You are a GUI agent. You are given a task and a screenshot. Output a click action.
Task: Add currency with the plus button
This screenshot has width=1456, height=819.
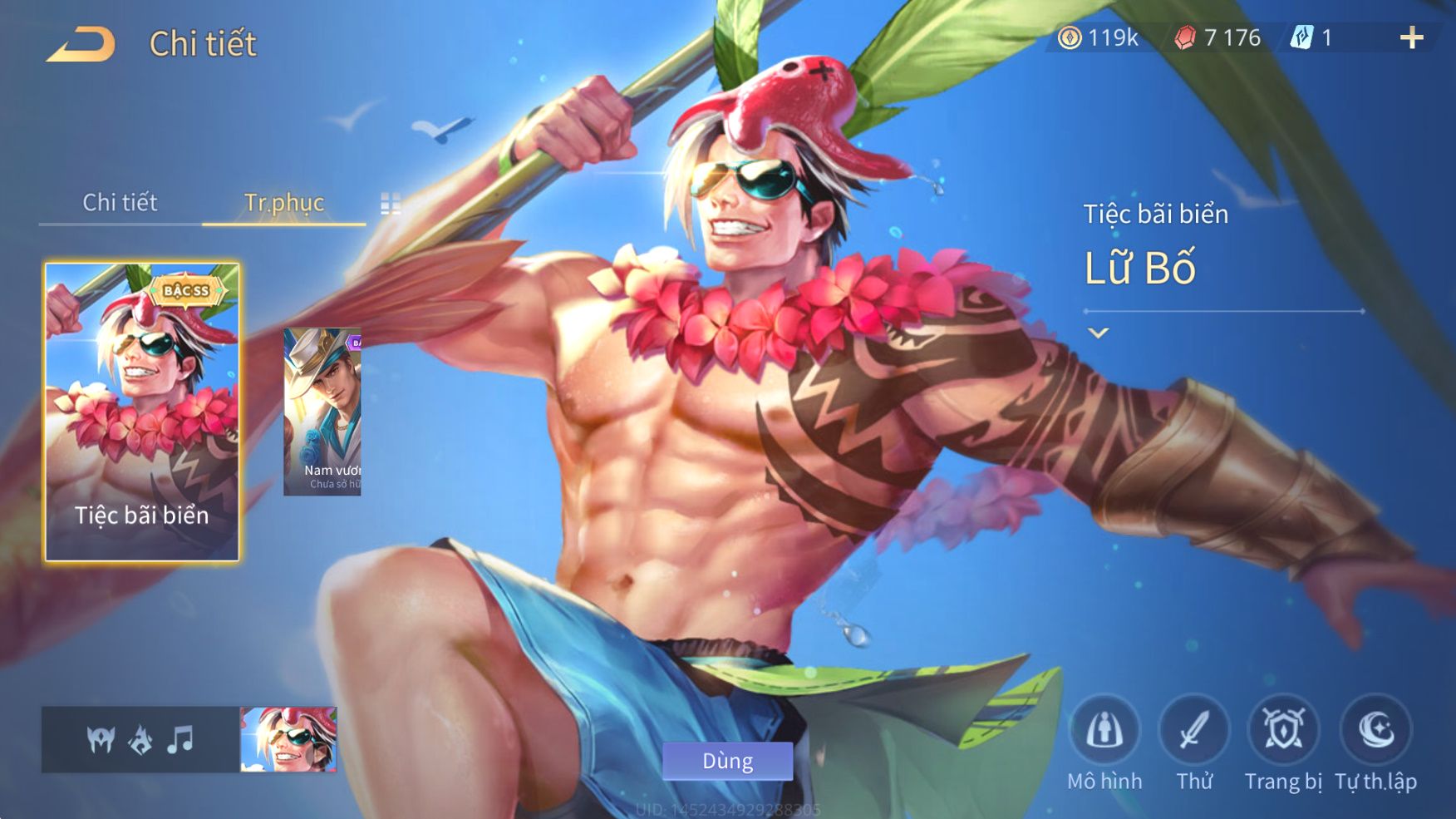click(x=1411, y=37)
